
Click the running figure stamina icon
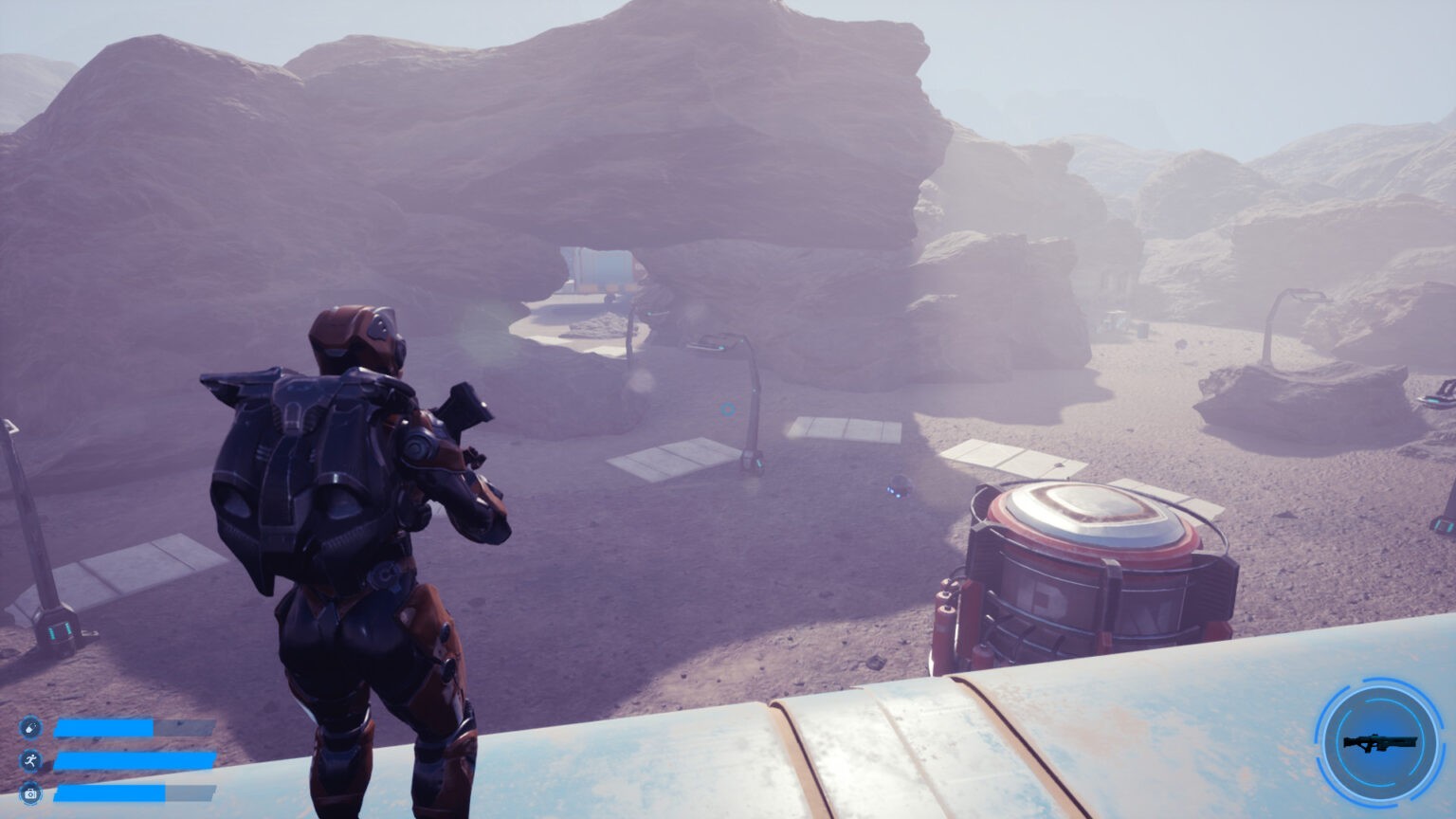30,760
